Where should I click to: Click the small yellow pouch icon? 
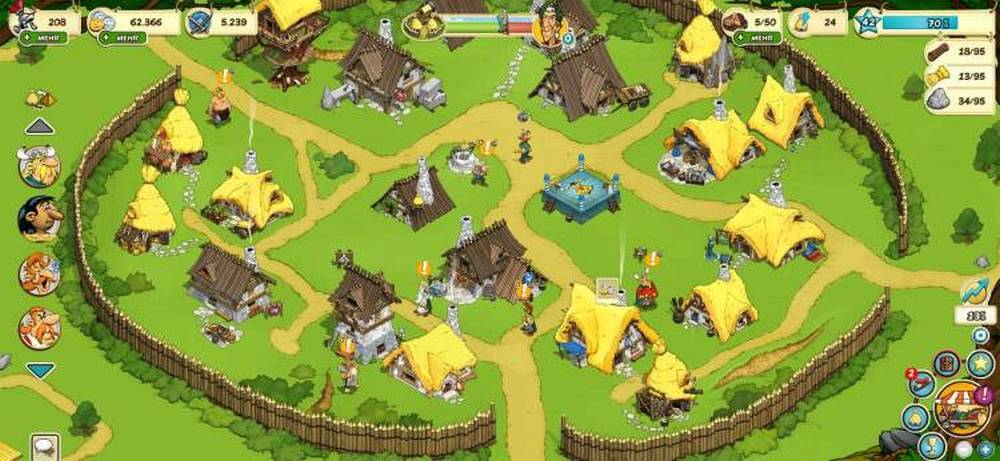pyautogui.click(x=41, y=98)
